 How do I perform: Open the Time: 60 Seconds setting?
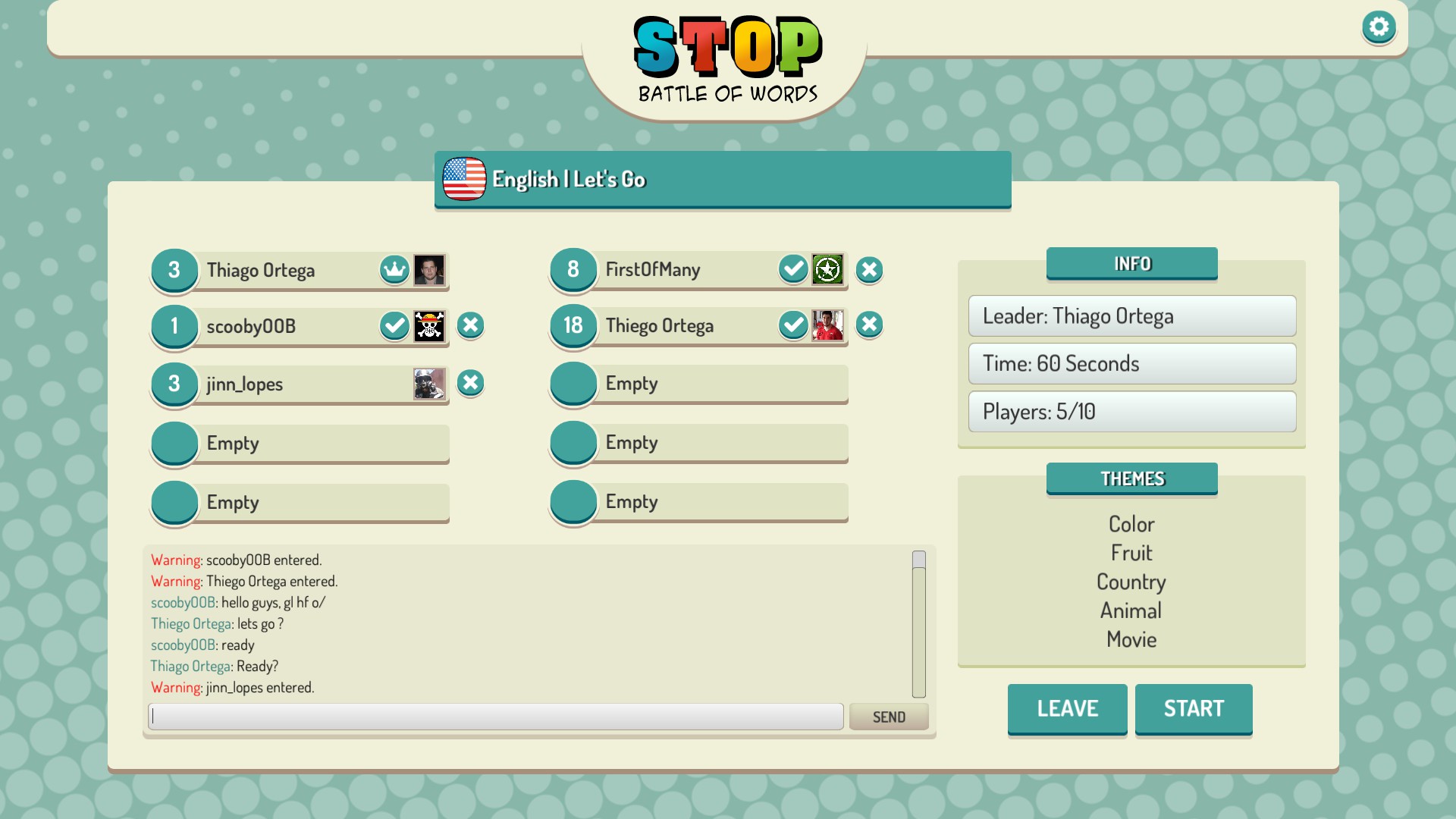1131,363
